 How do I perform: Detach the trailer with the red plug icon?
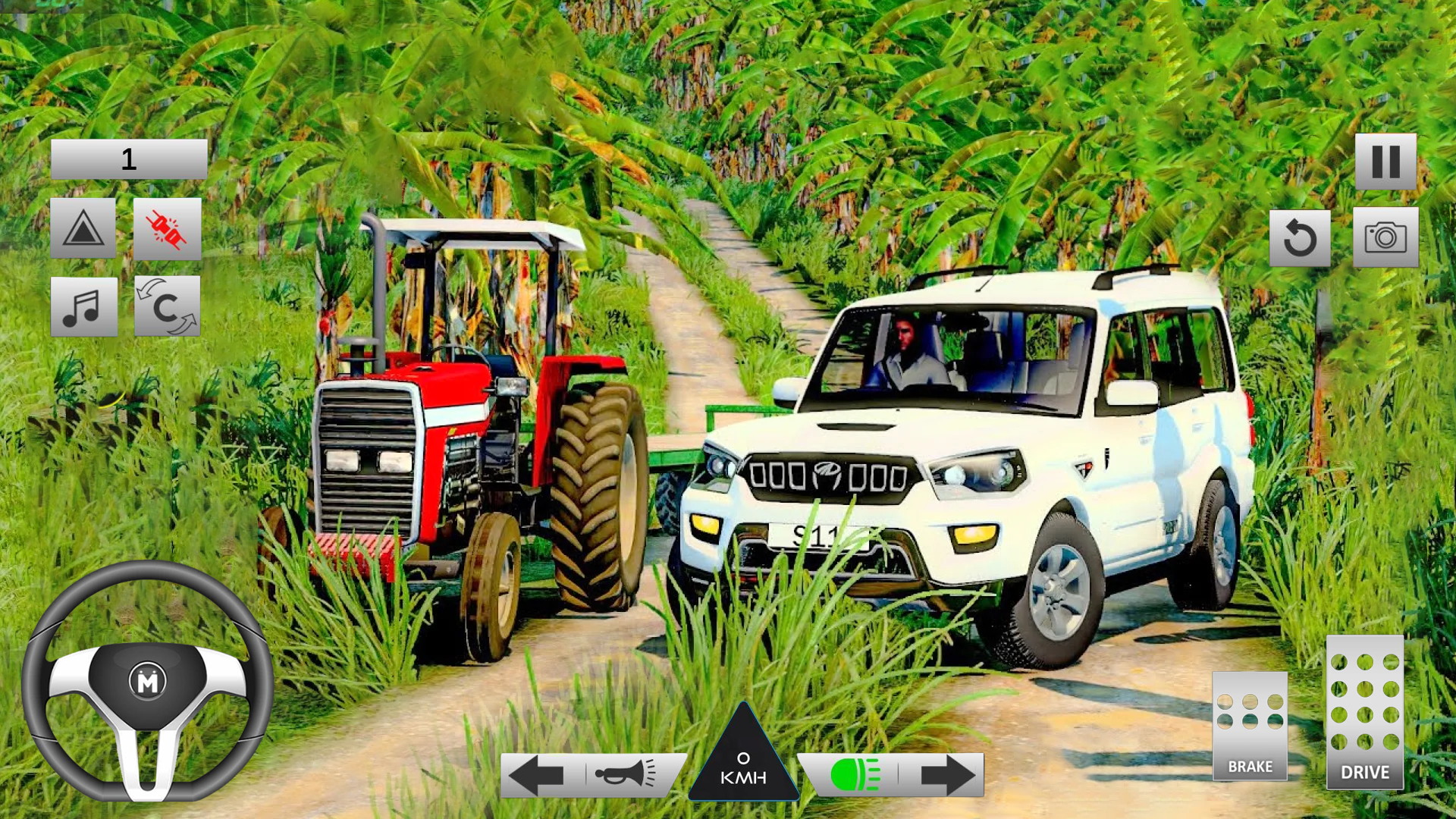pyautogui.click(x=167, y=230)
